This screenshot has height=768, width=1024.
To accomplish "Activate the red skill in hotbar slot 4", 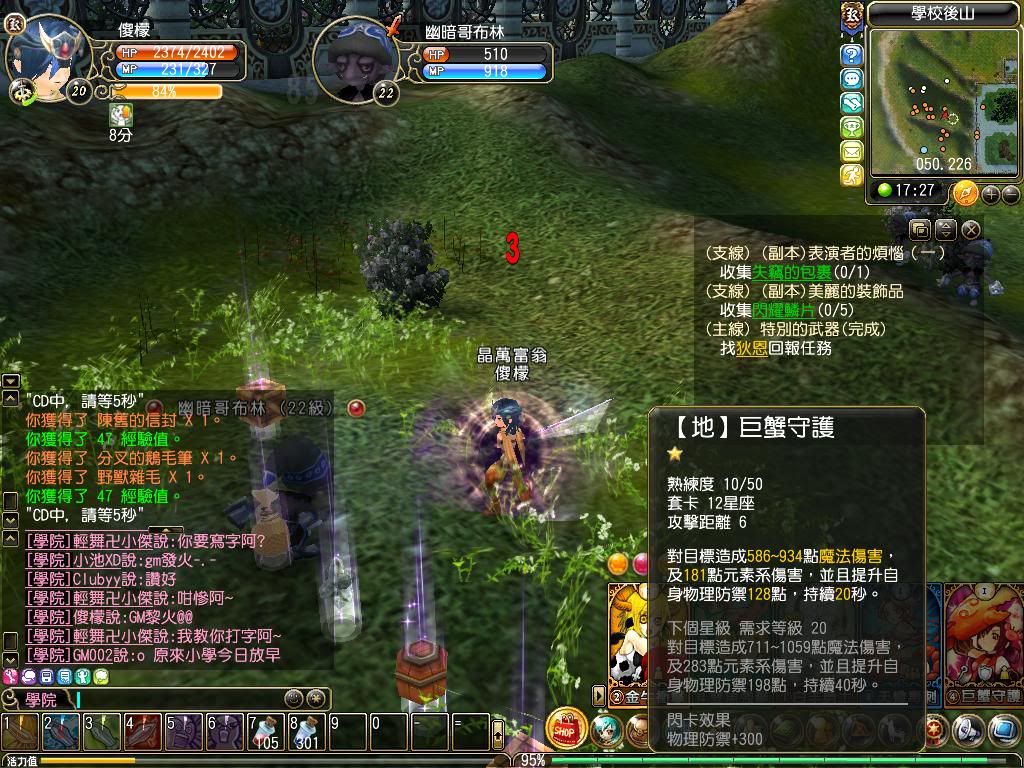I will 142,732.
